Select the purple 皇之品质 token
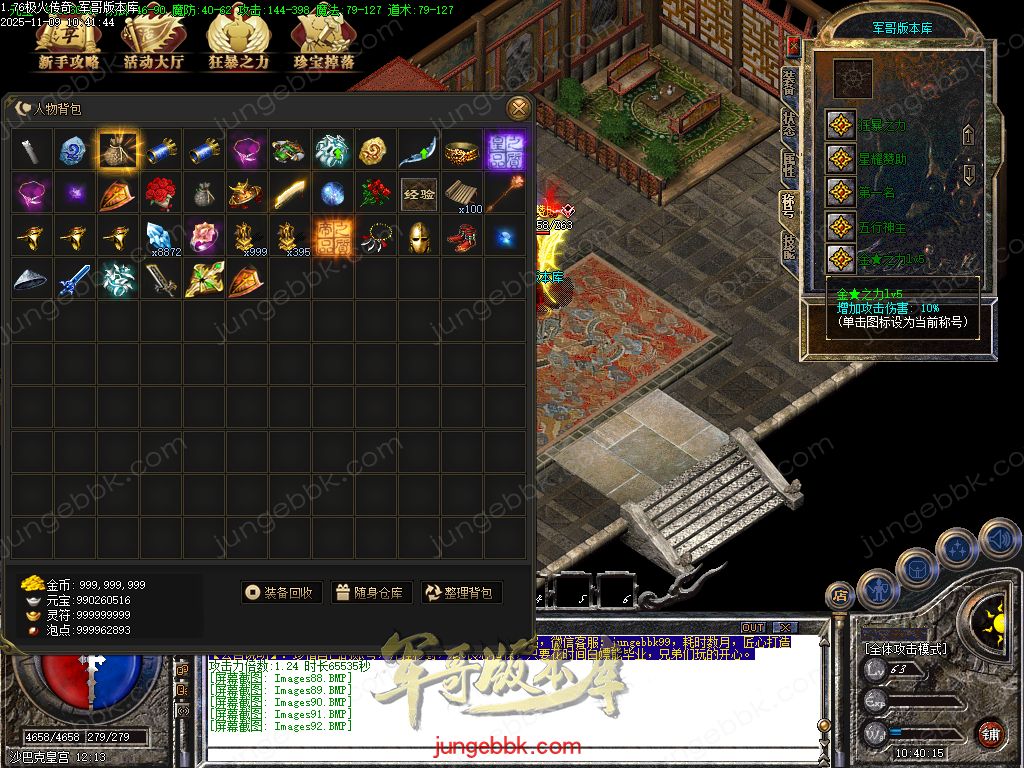The height and width of the screenshot is (768, 1024). click(x=504, y=151)
